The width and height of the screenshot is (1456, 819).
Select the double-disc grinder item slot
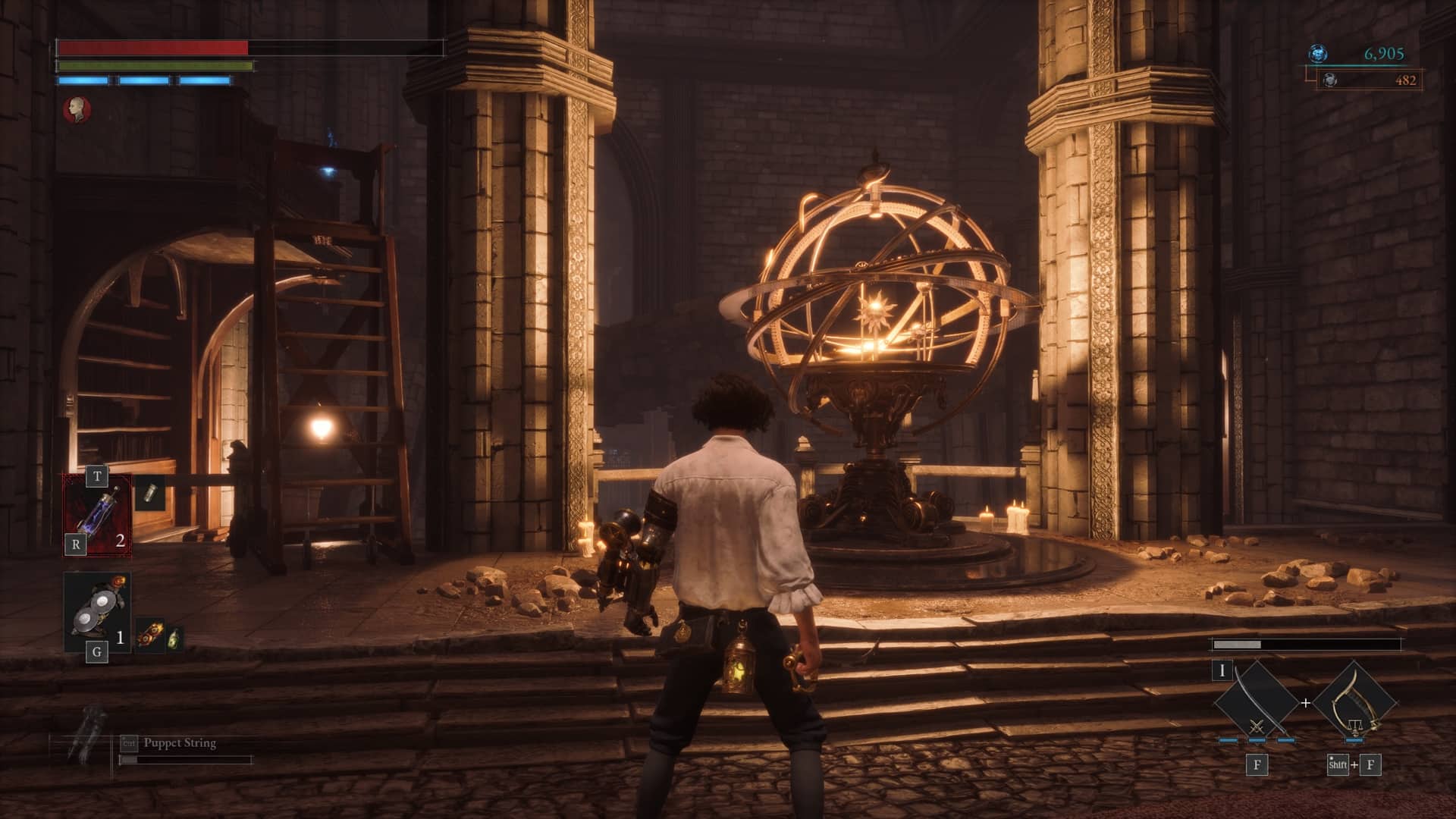[x=97, y=611]
